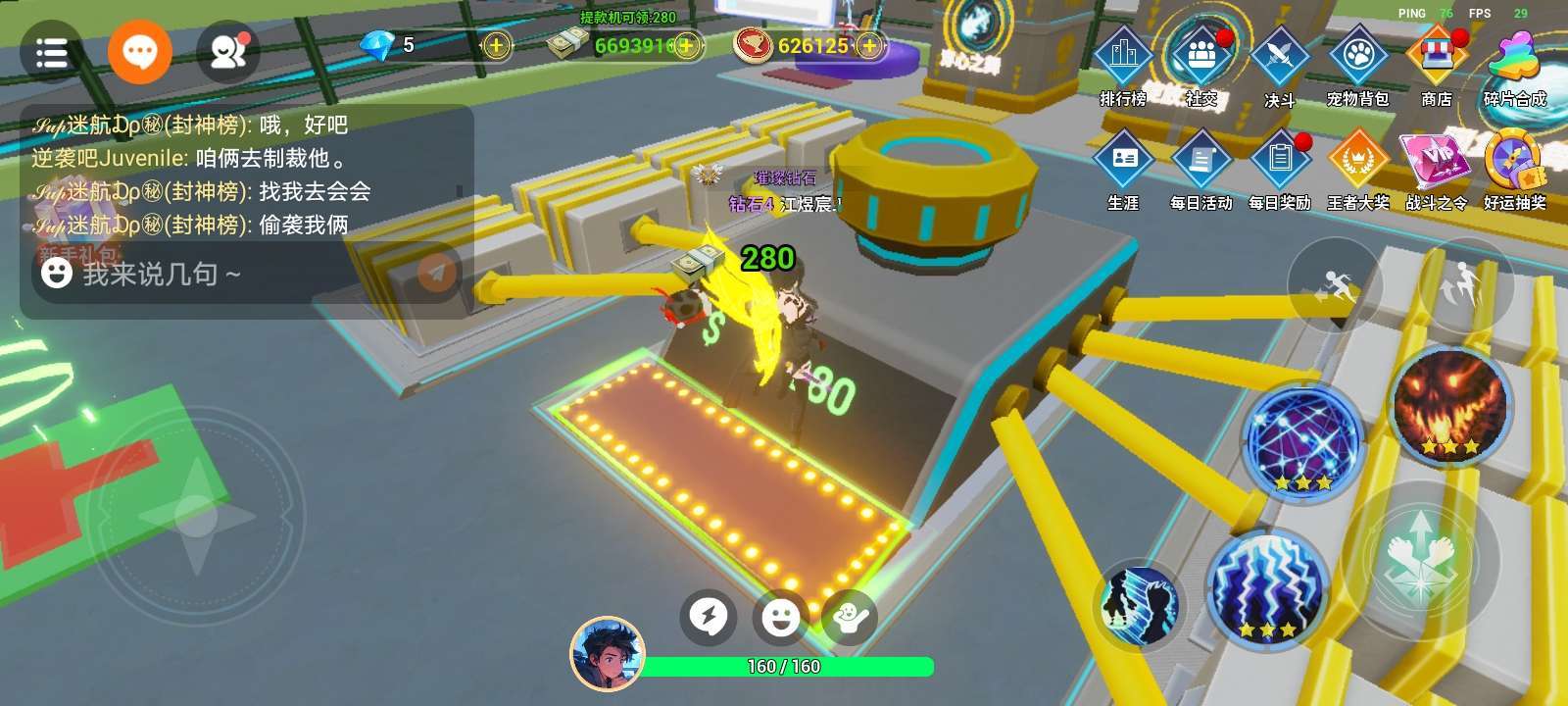1568x706 pixels.
Task: Visit the 商店 shop
Action: tap(1436, 63)
